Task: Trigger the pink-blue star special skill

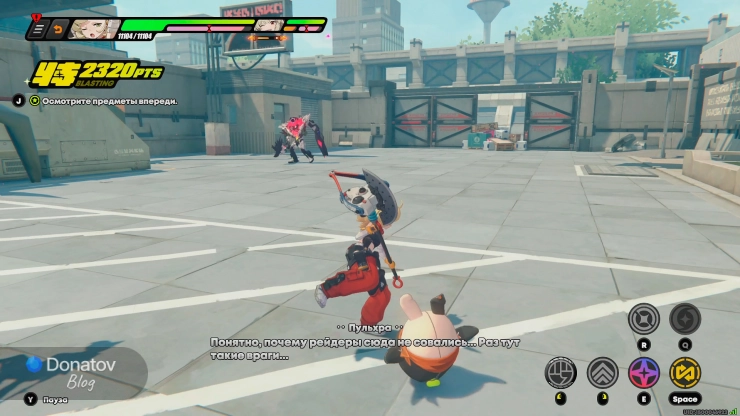Action: pos(643,373)
